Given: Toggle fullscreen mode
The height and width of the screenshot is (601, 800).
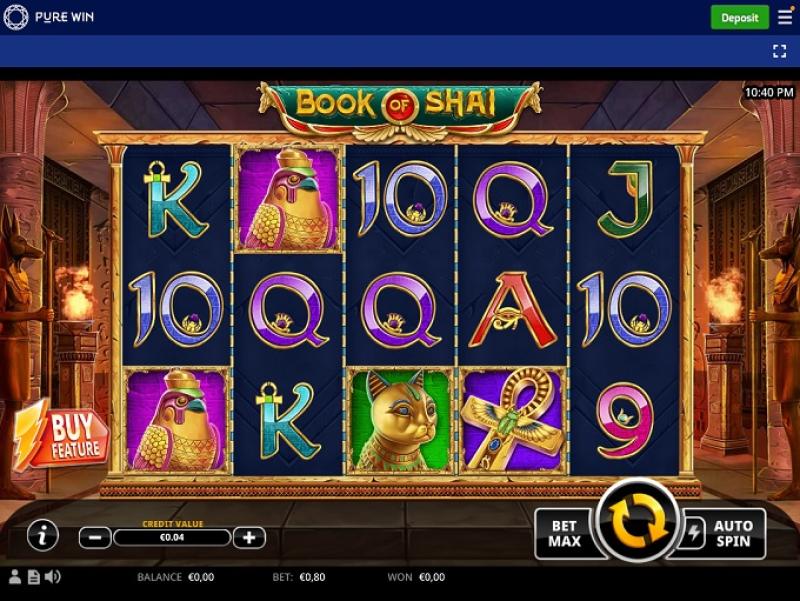Looking at the screenshot, I should pos(780,50).
